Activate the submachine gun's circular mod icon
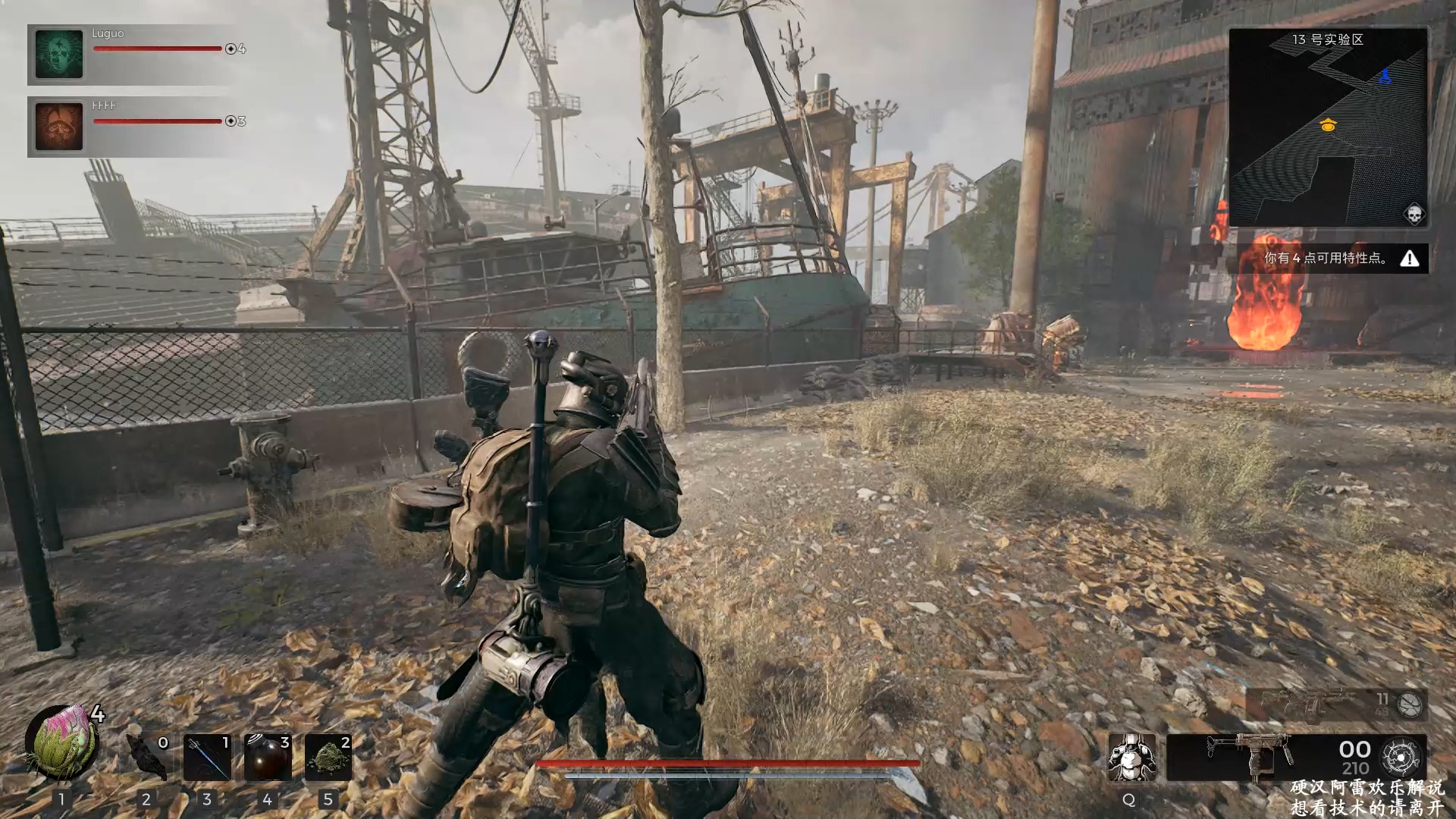Screen dimensions: 1456x819 coord(1401,757)
